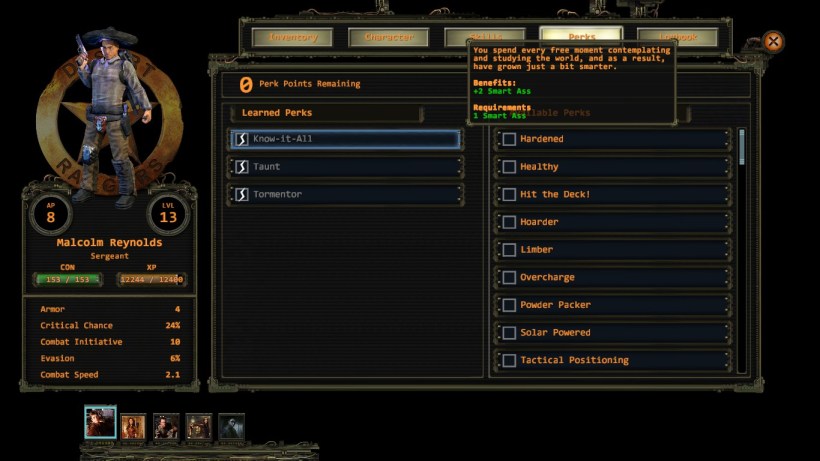Click the available perks list scrollbar

tap(742, 147)
